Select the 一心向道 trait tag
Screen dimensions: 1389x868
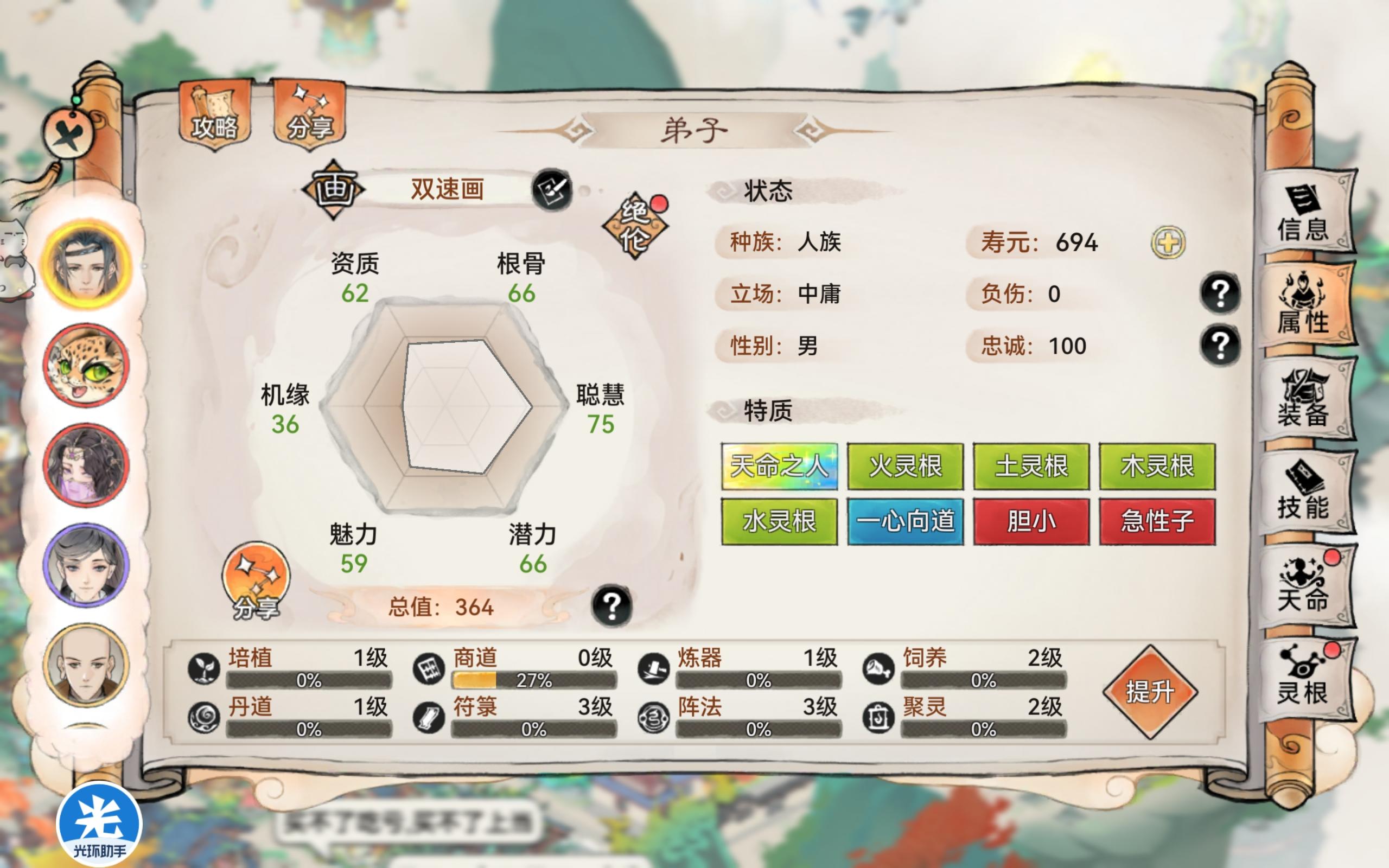coord(904,522)
